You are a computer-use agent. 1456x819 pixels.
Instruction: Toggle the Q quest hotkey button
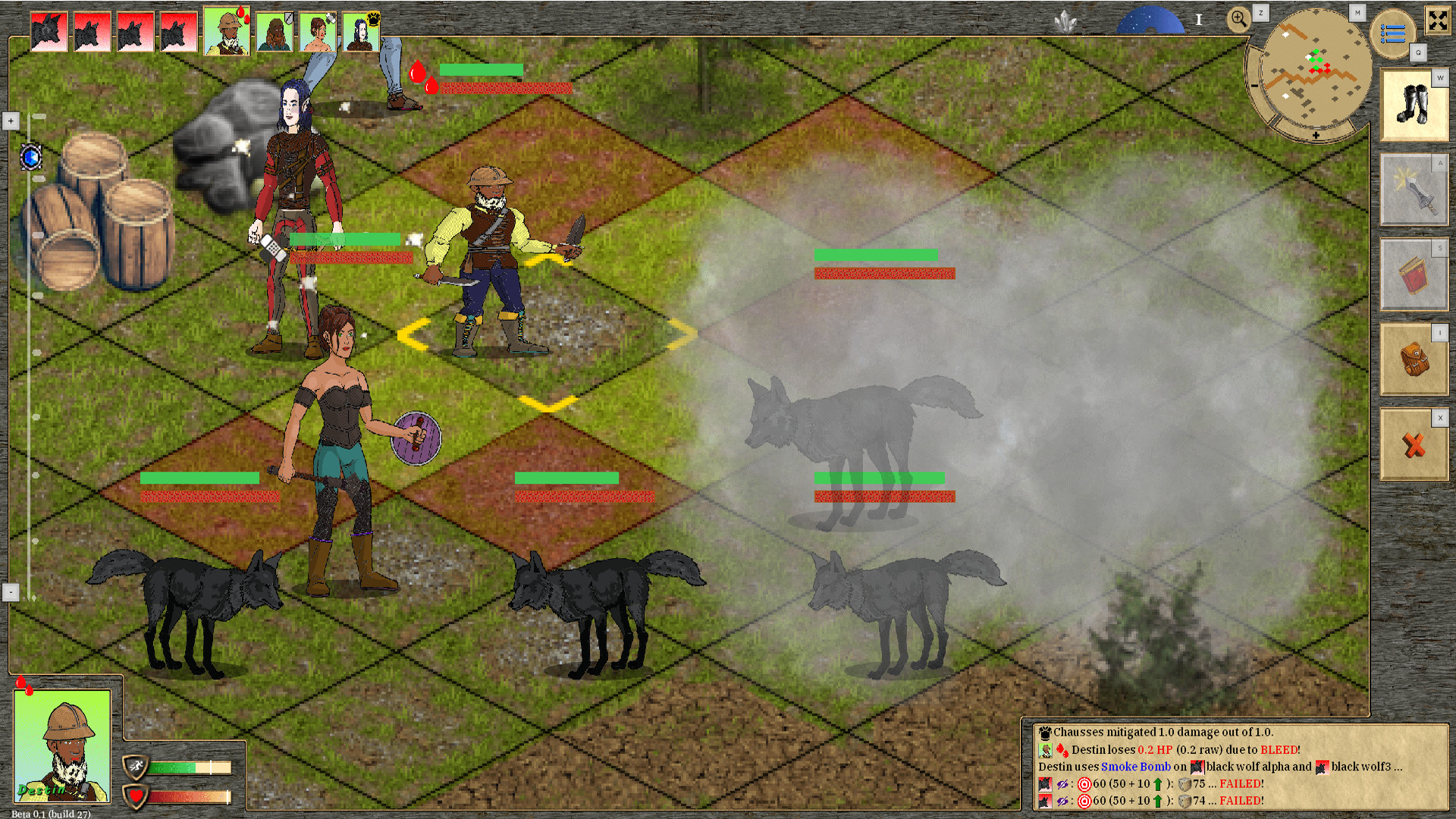pos(1418,53)
